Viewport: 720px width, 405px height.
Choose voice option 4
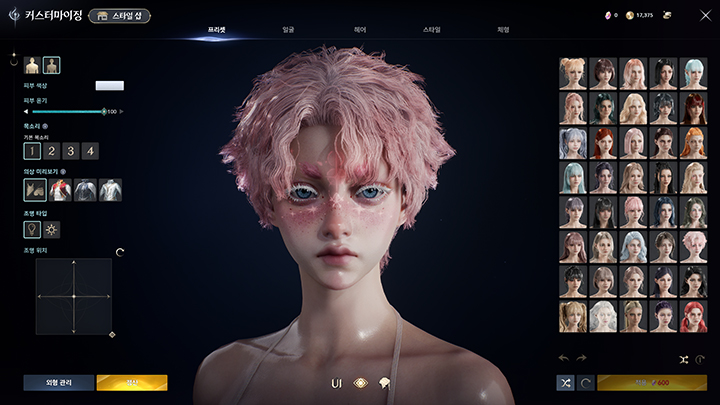coord(90,151)
